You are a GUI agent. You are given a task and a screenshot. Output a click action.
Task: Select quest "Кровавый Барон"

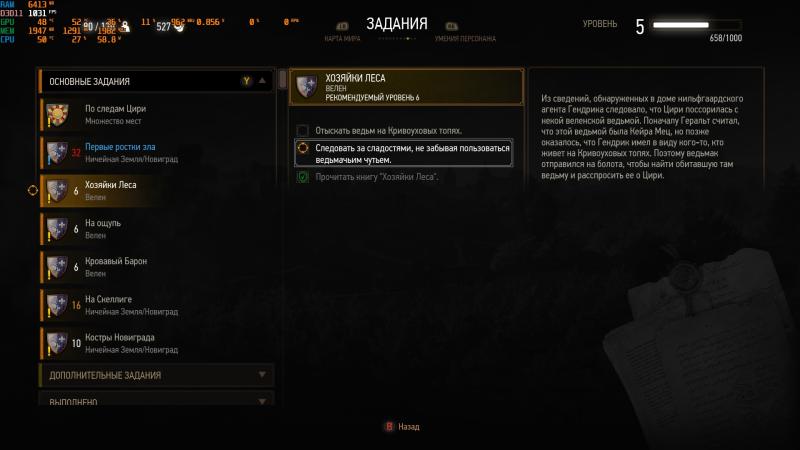155,266
